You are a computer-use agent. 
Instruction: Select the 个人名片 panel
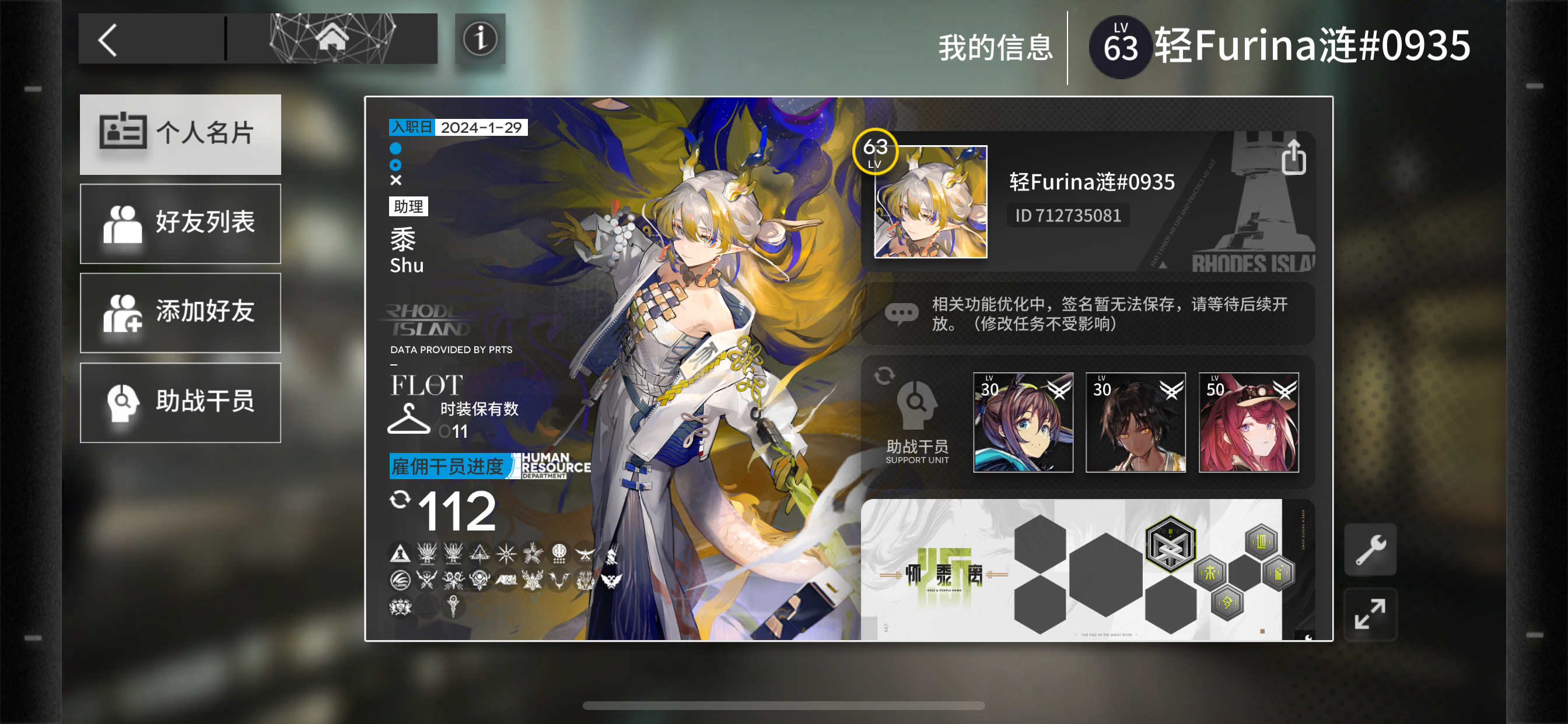pos(180,135)
